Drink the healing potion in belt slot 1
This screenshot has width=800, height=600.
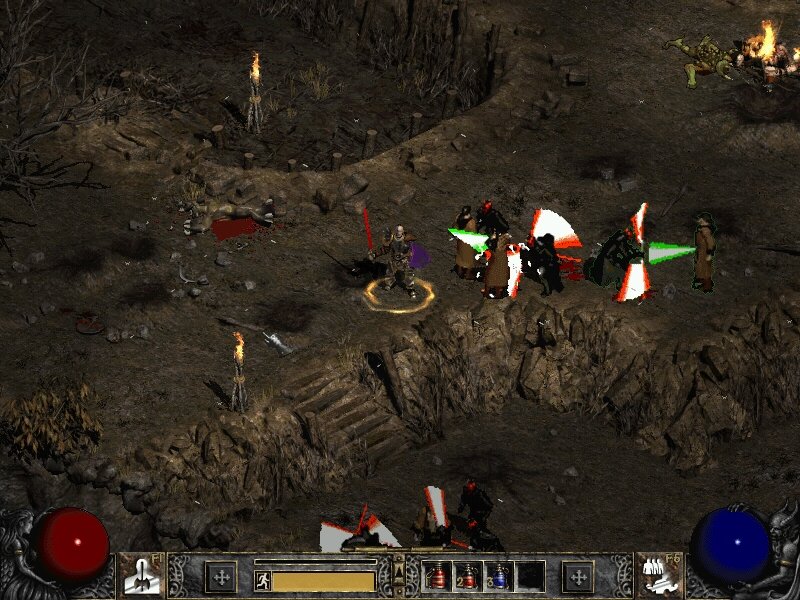tap(437, 576)
